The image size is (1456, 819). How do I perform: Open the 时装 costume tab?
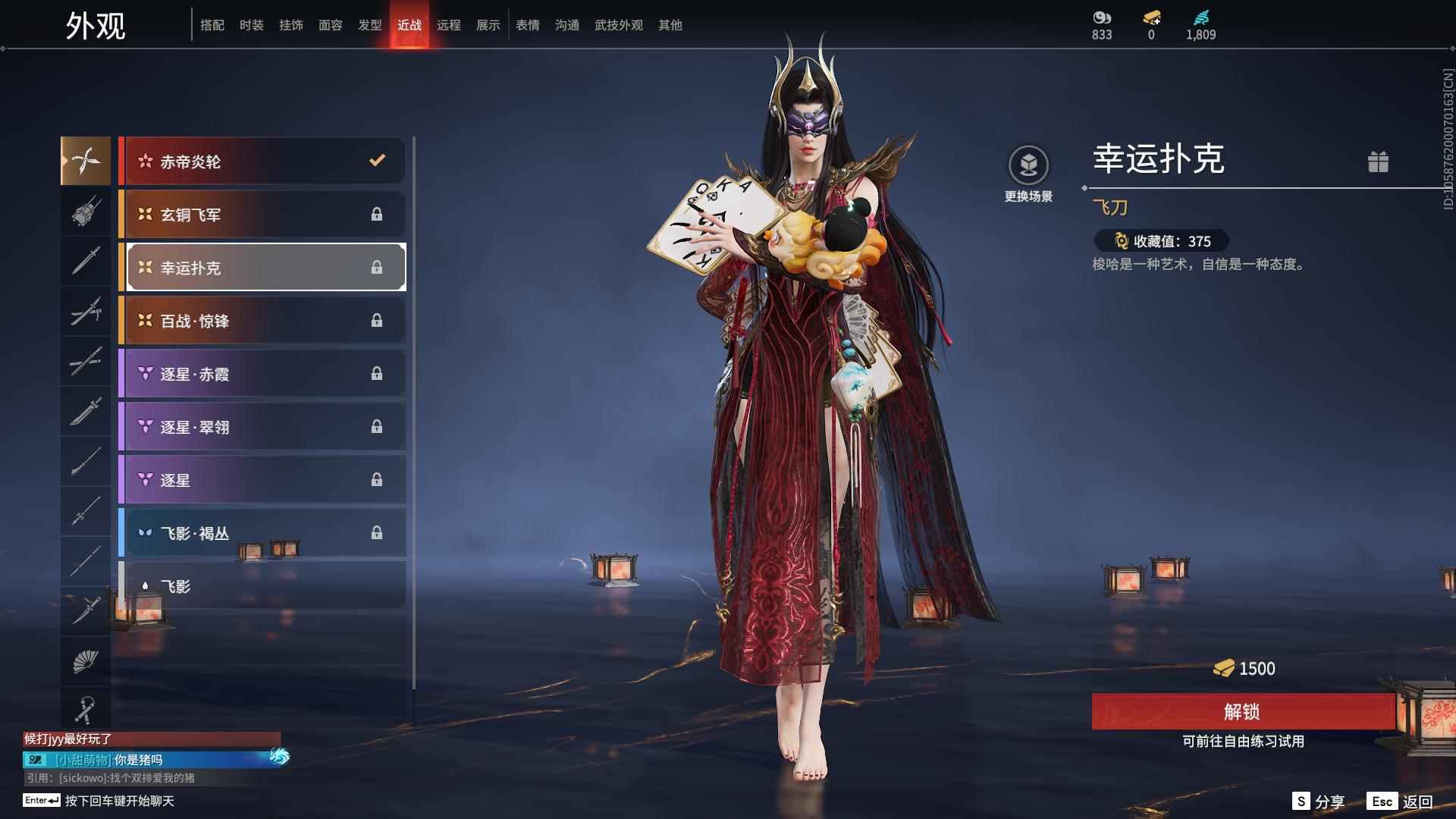pyautogui.click(x=251, y=24)
